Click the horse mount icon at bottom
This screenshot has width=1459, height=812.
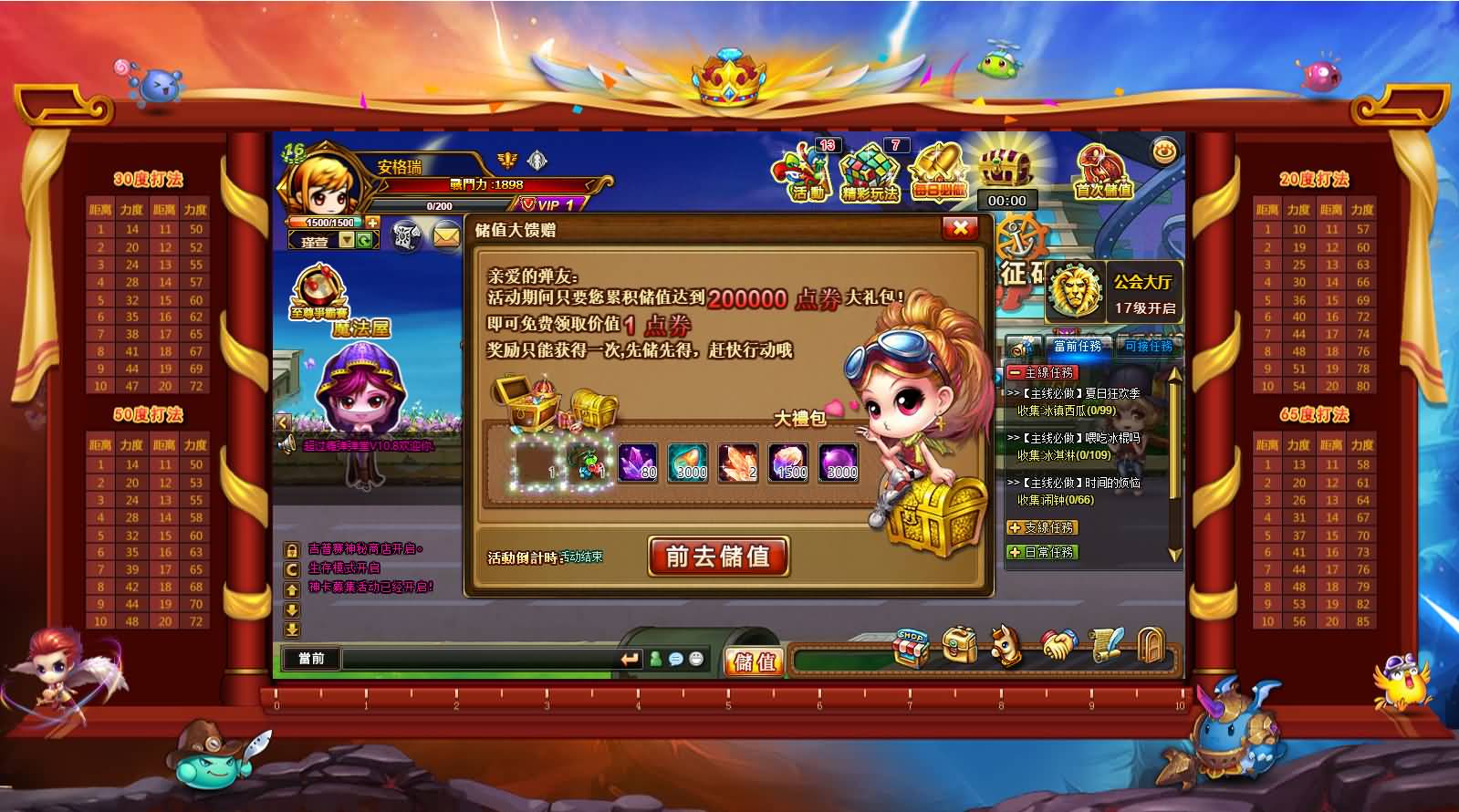1007,644
